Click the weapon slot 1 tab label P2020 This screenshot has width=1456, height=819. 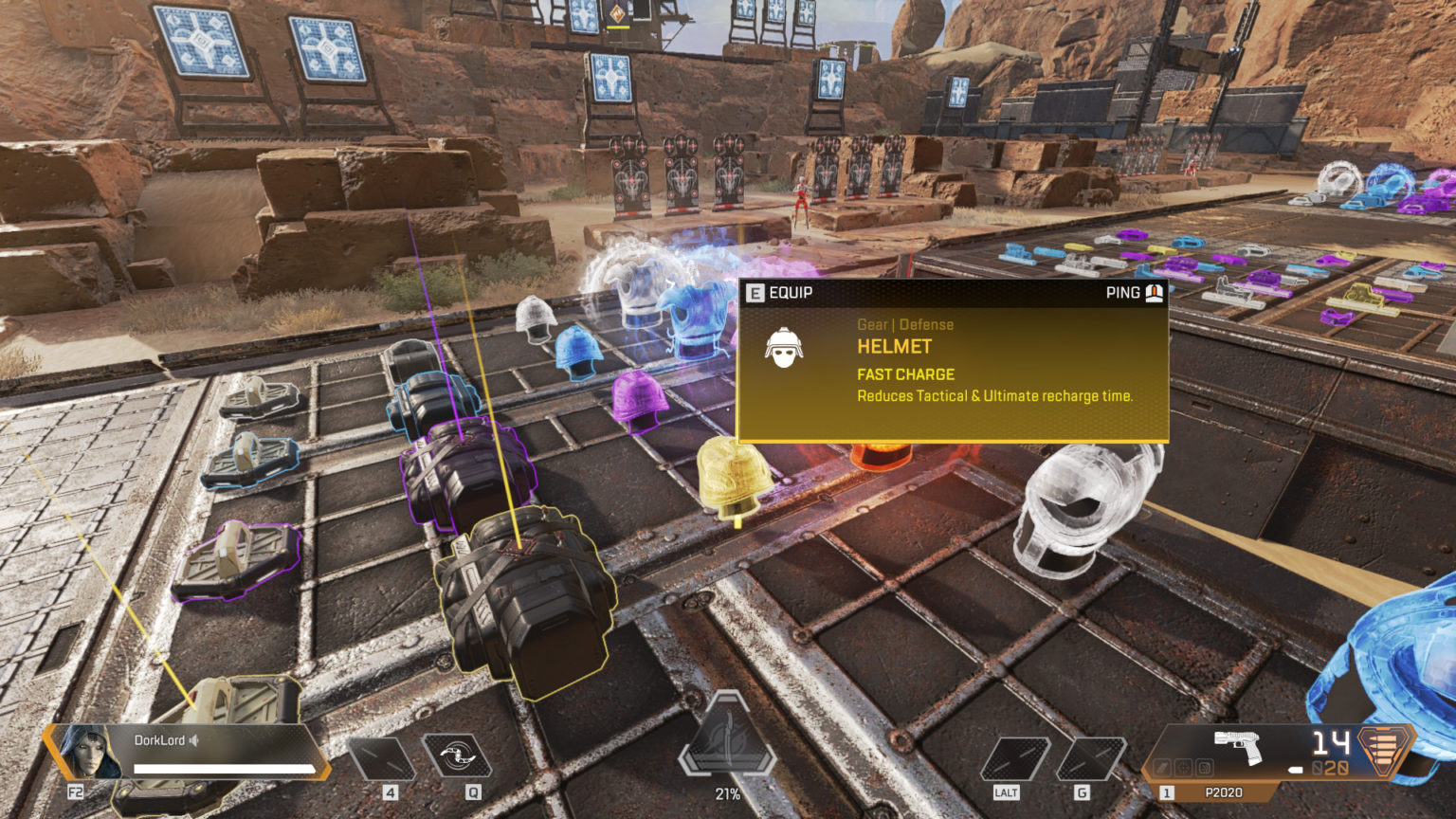coord(1225,792)
